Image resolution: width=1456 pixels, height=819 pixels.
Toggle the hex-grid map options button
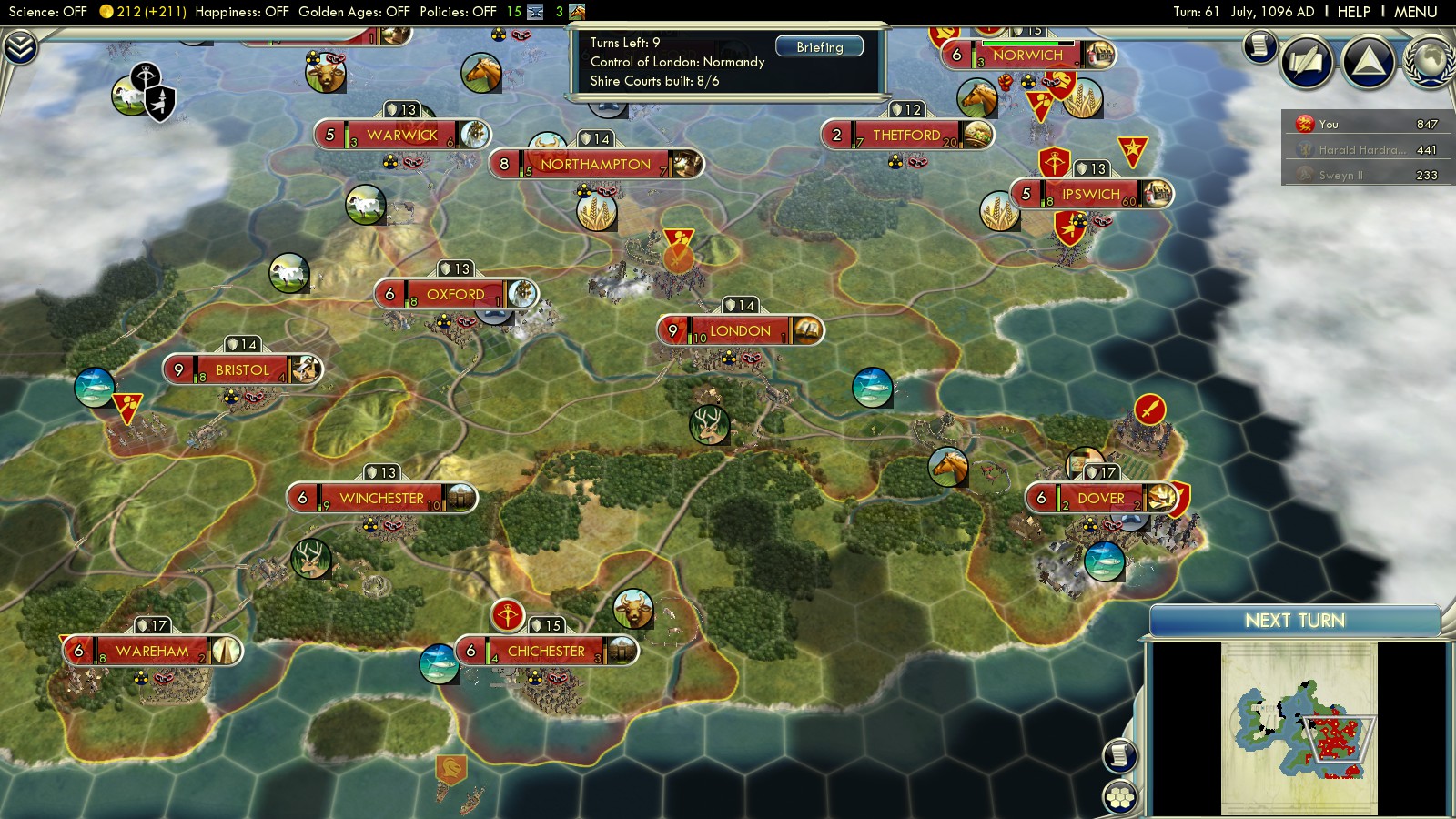click(1120, 797)
